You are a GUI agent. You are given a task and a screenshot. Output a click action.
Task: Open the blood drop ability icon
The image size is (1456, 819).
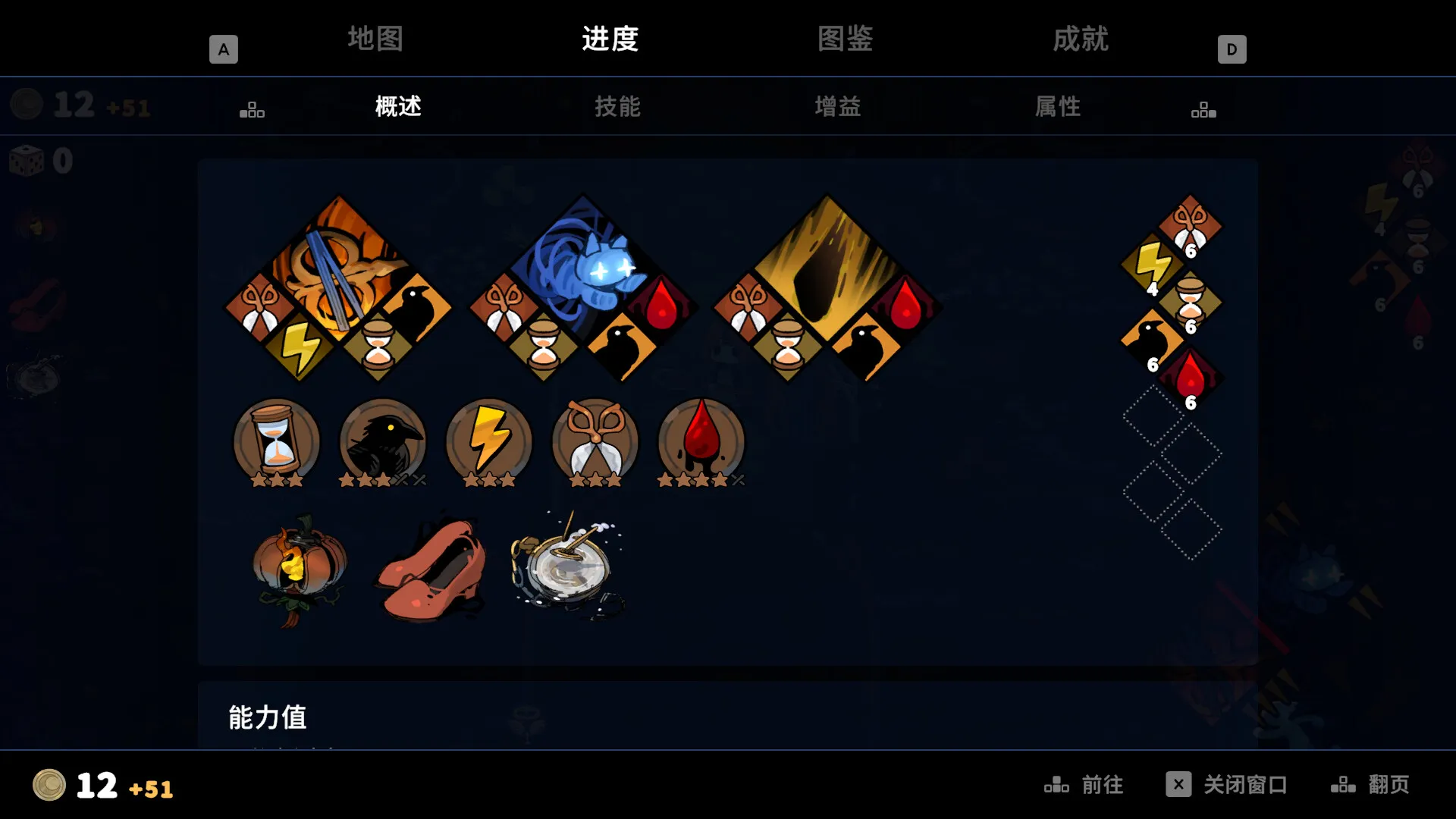tap(701, 442)
